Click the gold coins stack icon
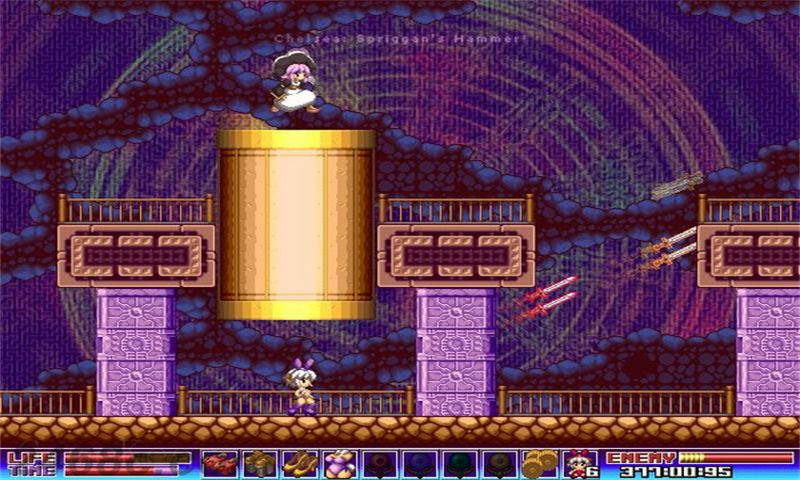 (x=539, y=464)
